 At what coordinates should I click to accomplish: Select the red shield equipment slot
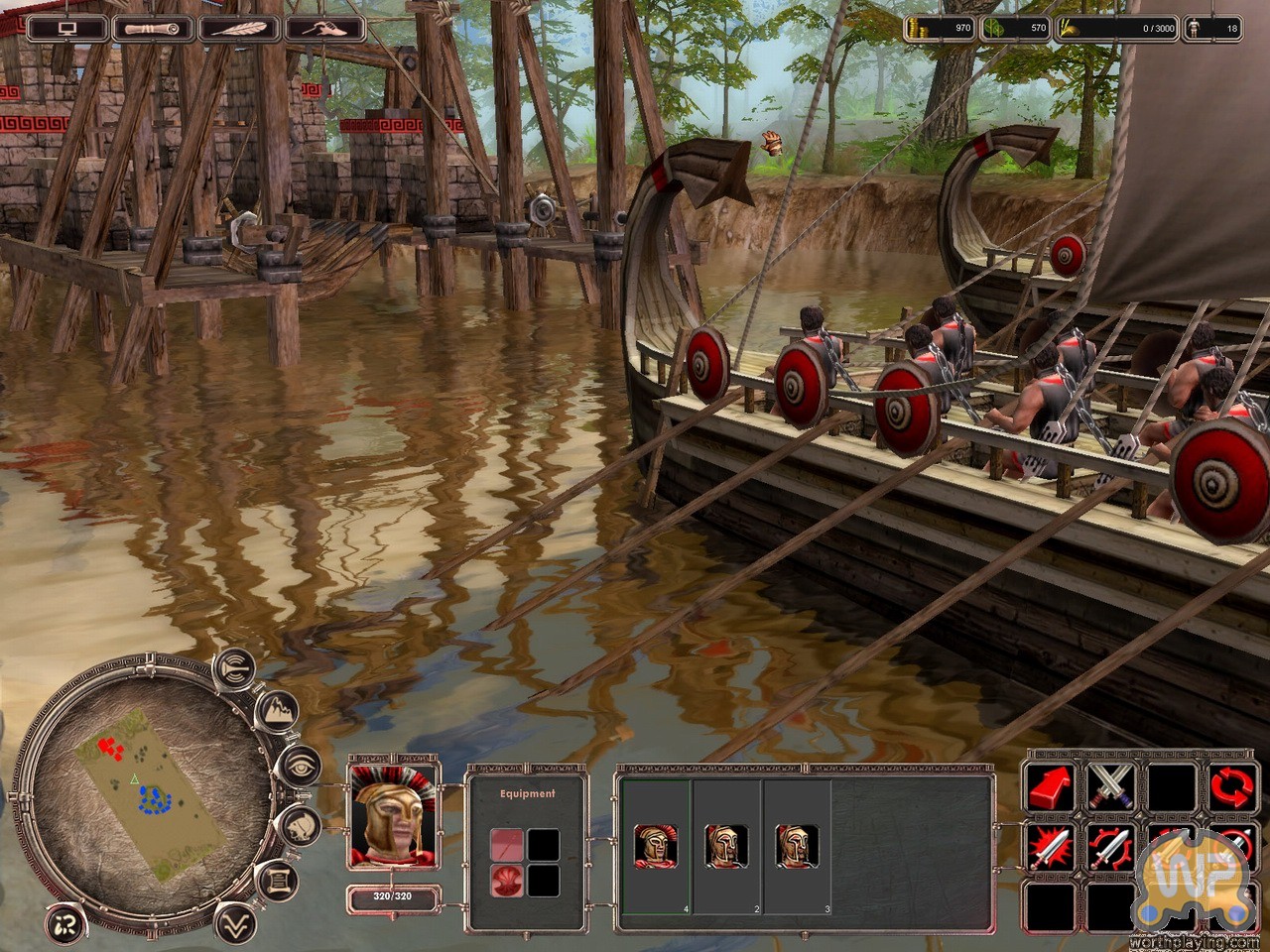(506, 880)
